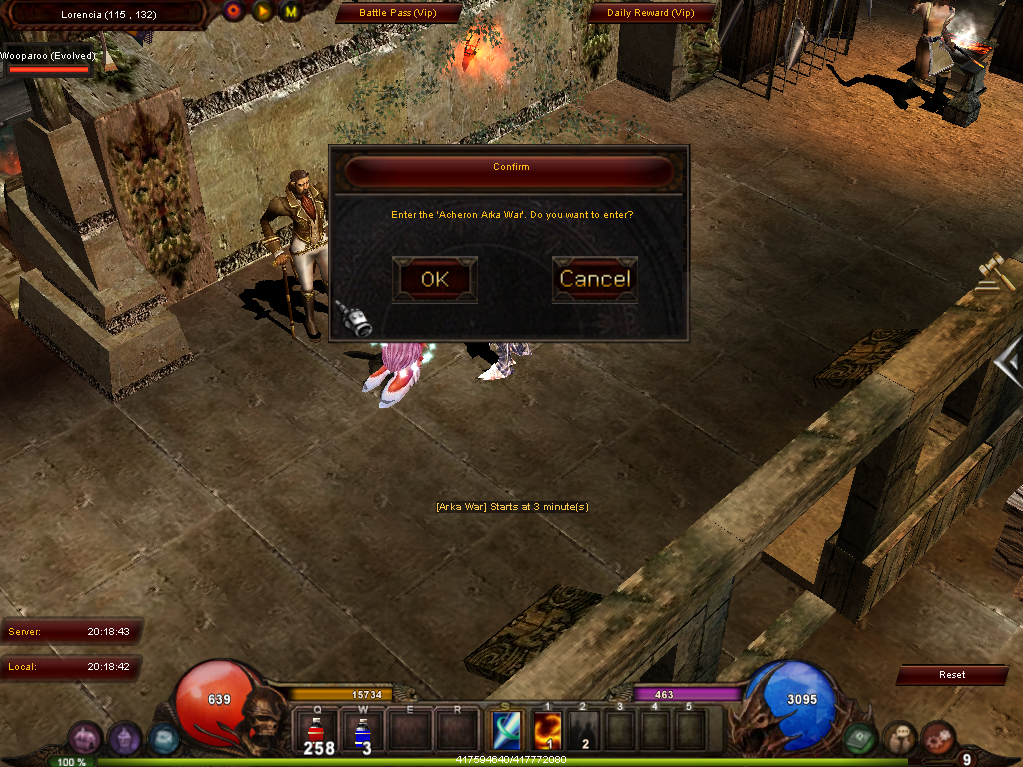This screenshot has width=1023, height=767.
Task: Click the yellow play arrow icon
Action: click(263, 12)
